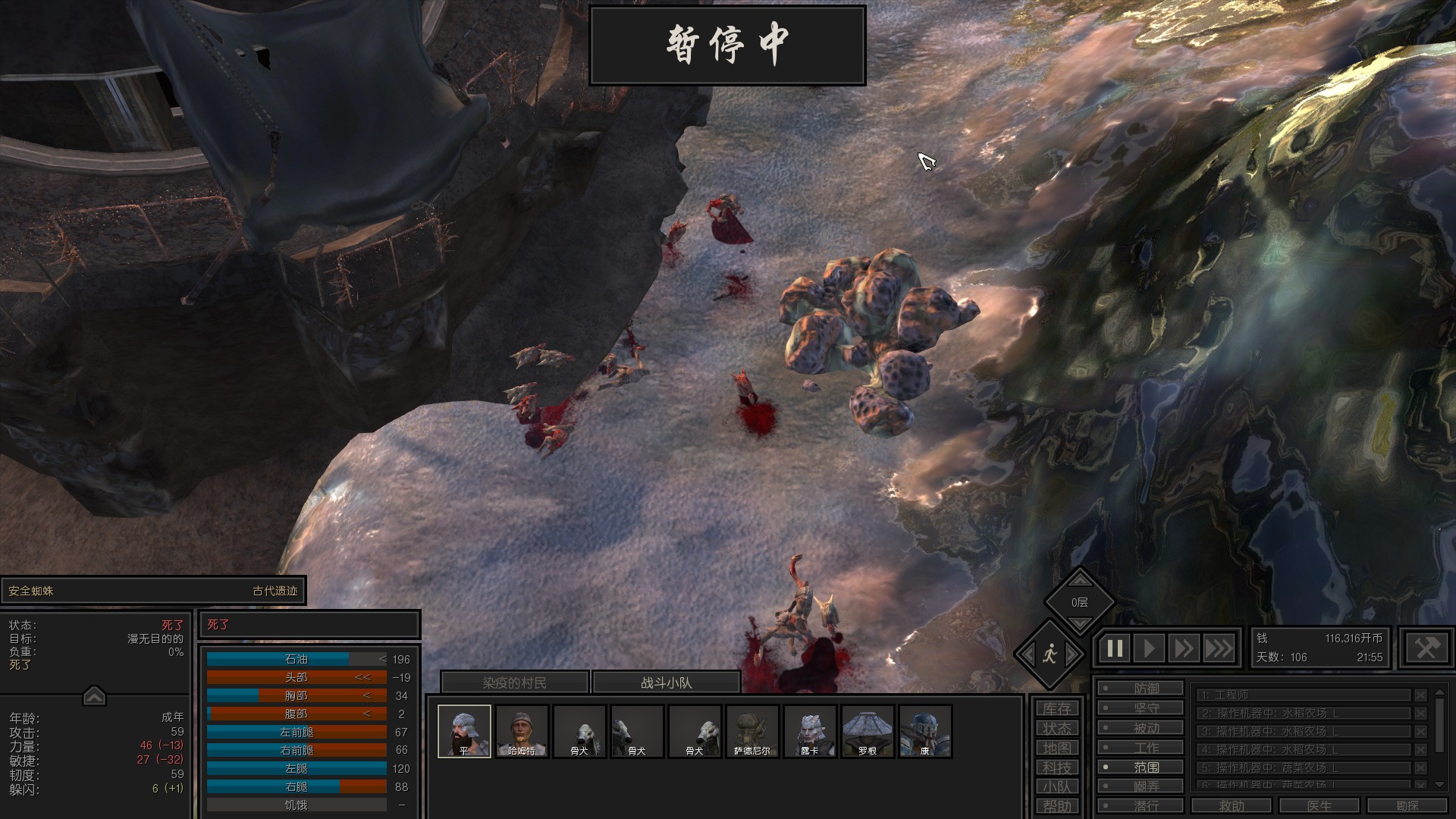
Task: Click the pause game-speed button
Action: [x=1115, y=648]
